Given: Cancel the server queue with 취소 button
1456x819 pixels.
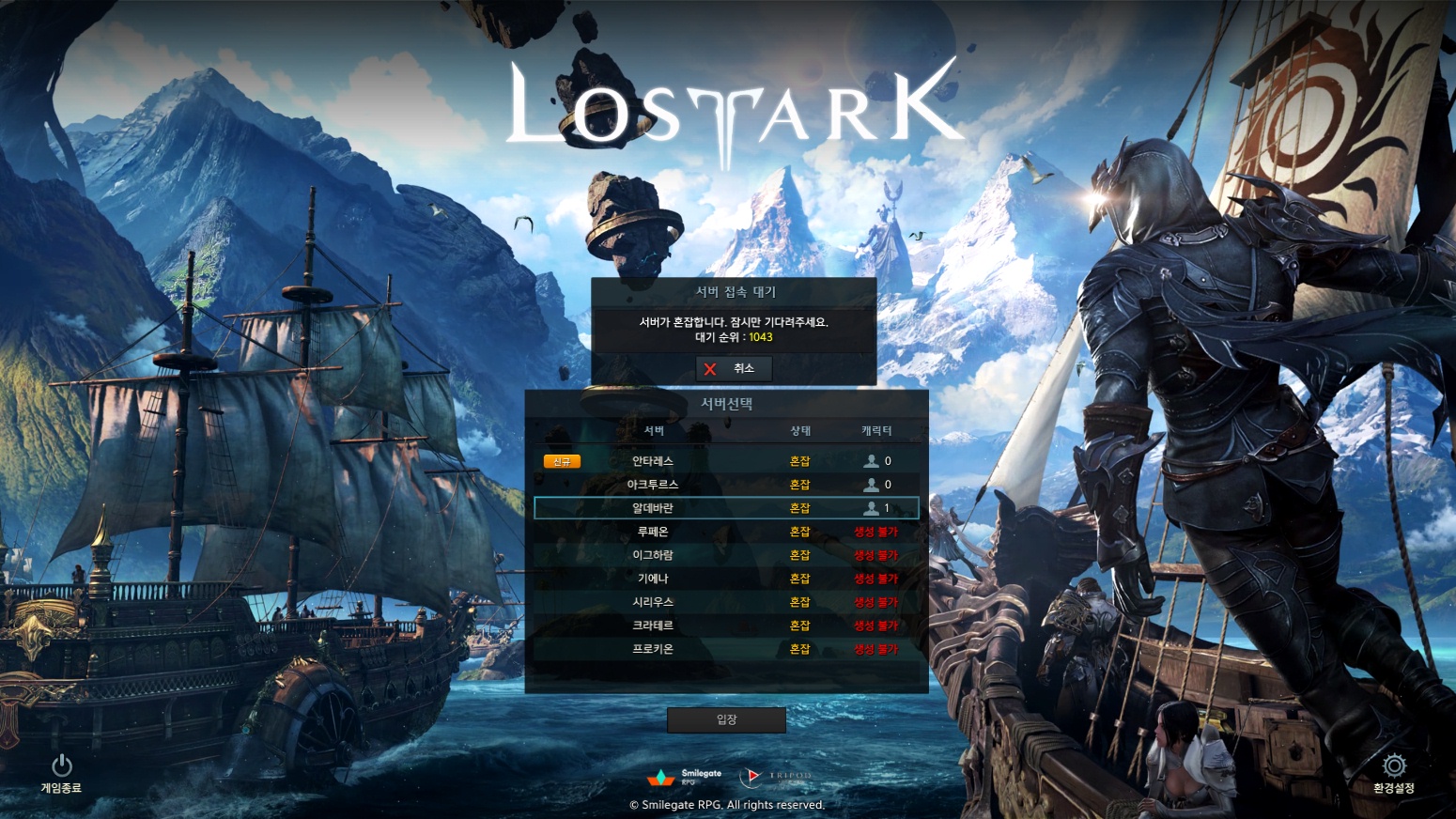Looking at the screenshot, I should 734,369.
